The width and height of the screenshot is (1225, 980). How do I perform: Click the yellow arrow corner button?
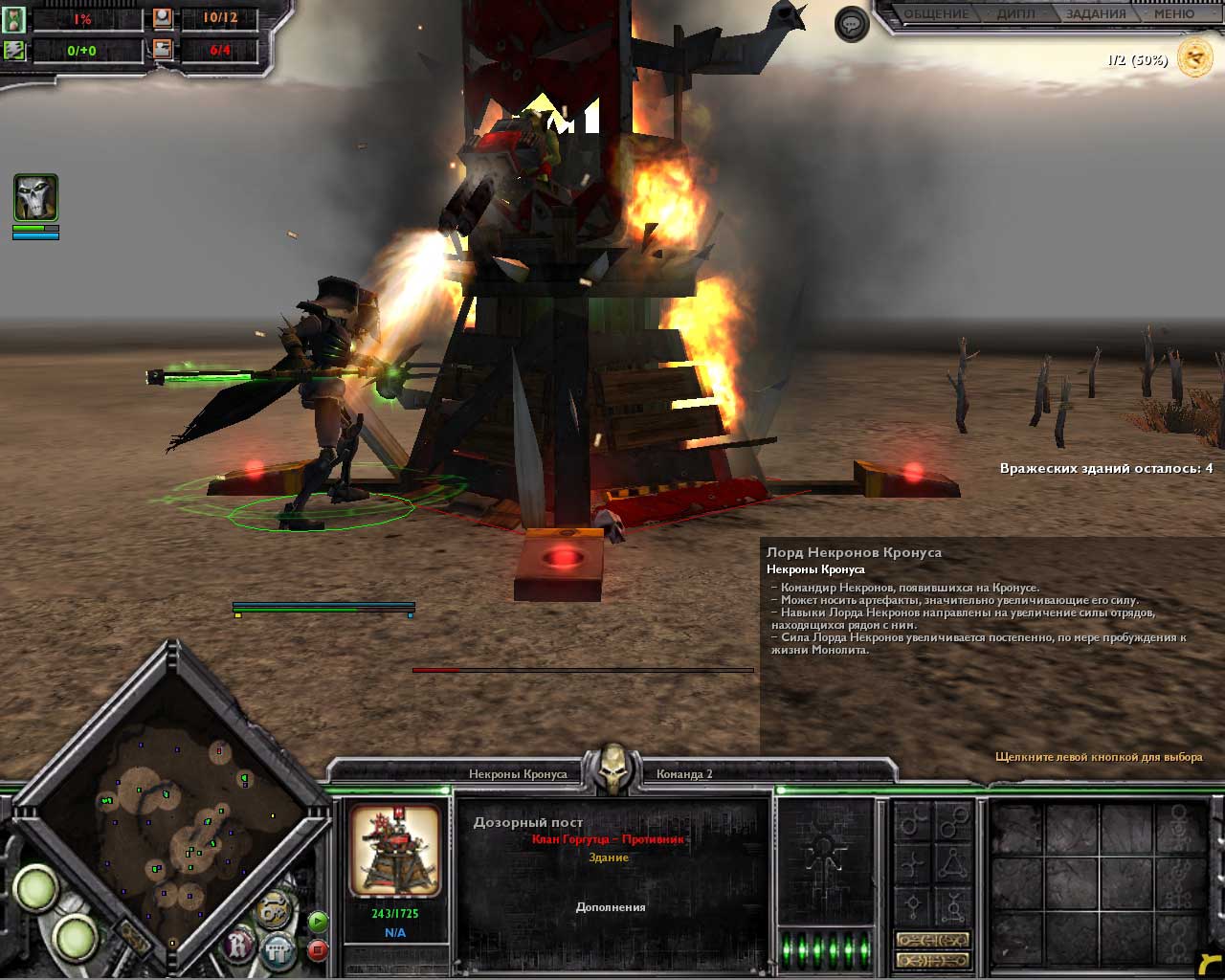tap(1209, 964)
